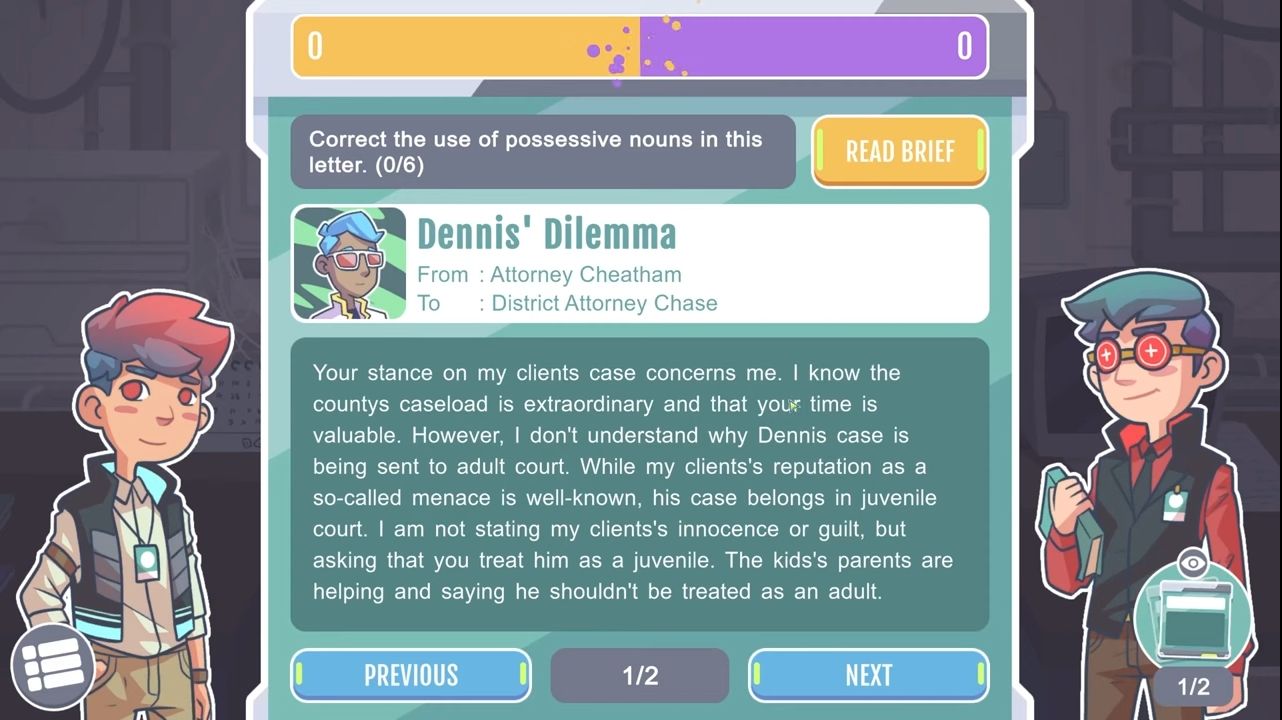The image size is (1282, 720).
Task: Open the list menu icon
Action: coord(53,665)
